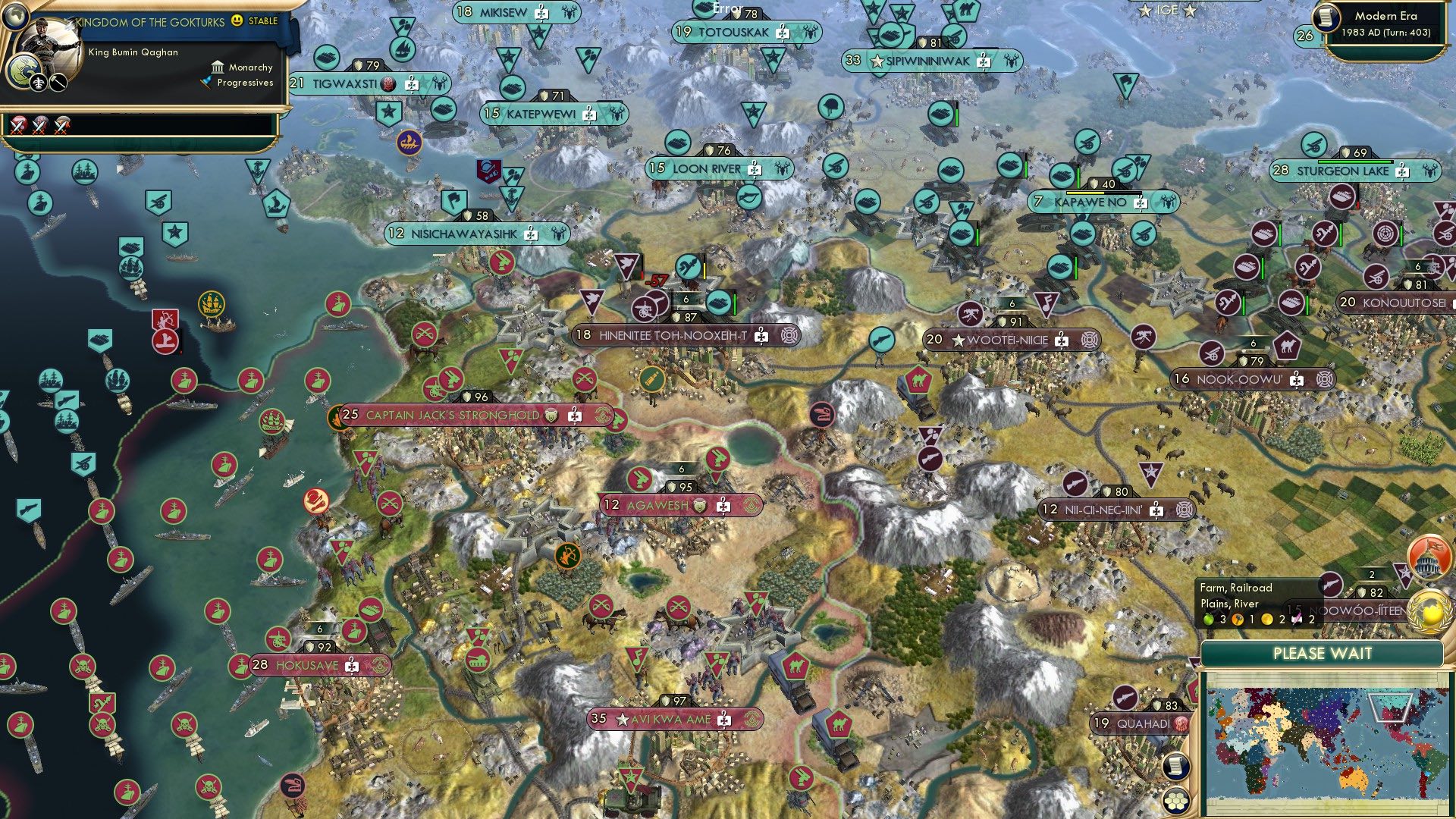
Task: Click the hammer icon on the leader panel
Action: click(x=58, y=82)
